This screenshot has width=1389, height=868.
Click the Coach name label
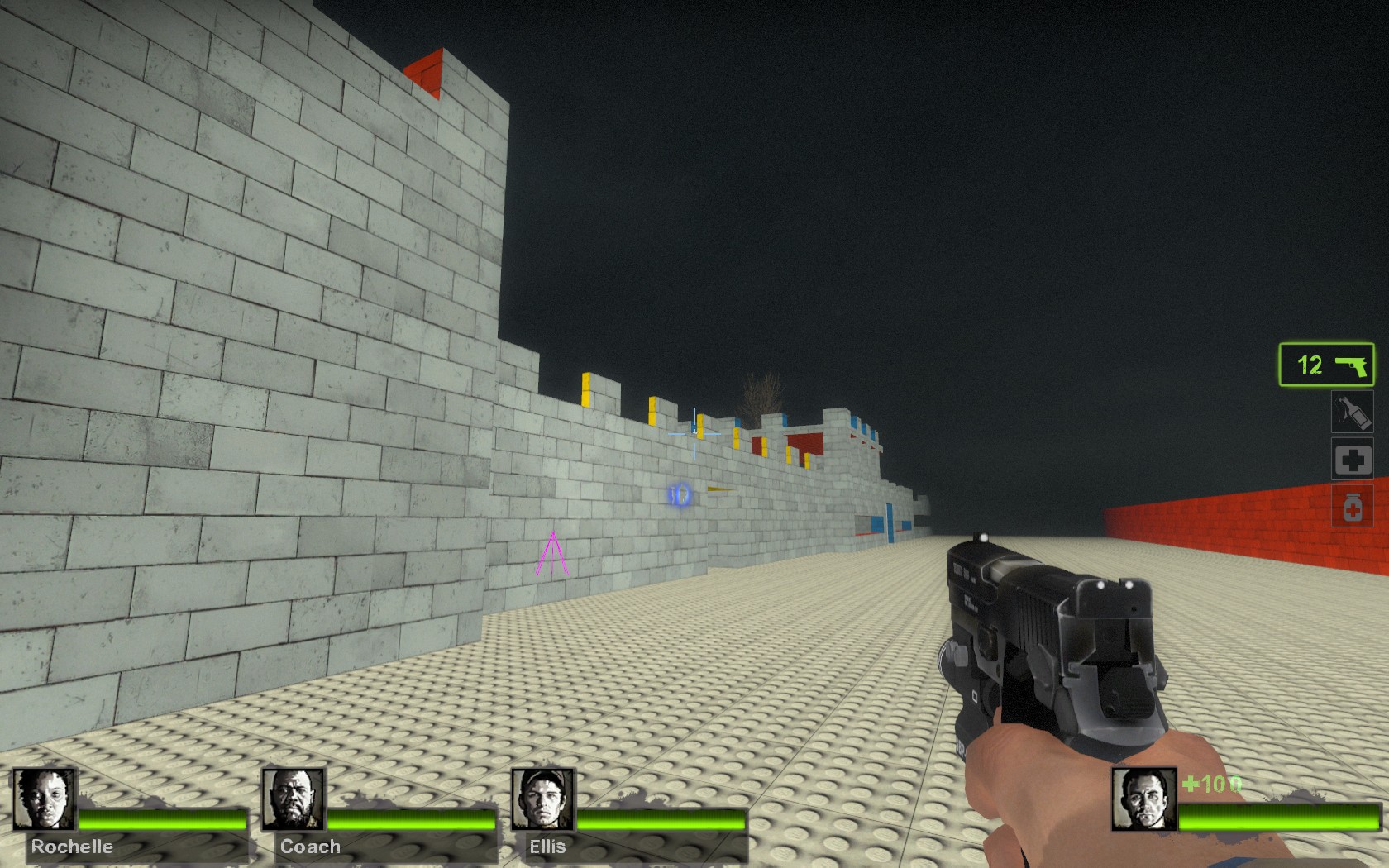pos(309,847)
